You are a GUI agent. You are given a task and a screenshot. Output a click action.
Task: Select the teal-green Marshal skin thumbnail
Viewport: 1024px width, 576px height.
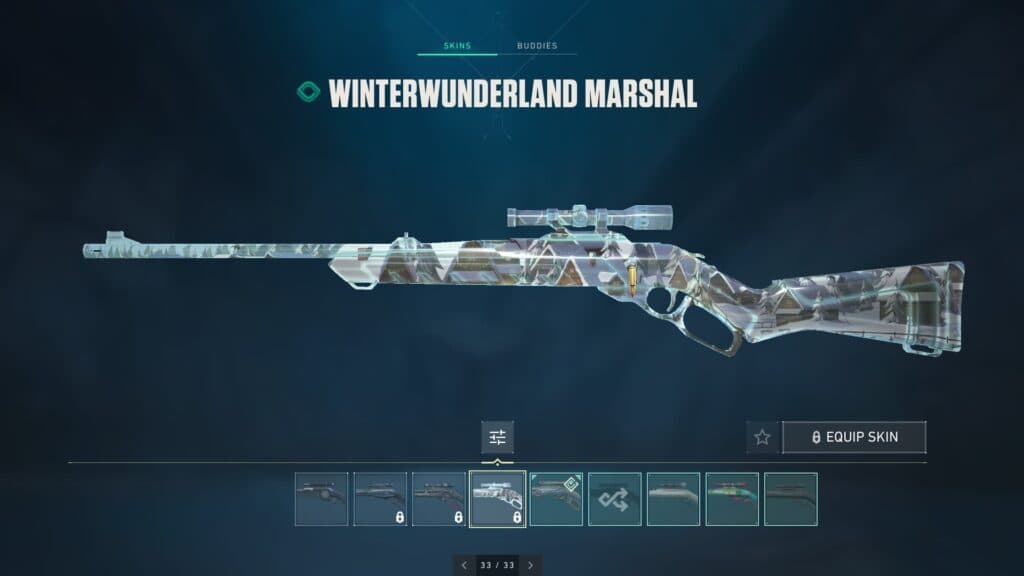(x=731, y=499)
